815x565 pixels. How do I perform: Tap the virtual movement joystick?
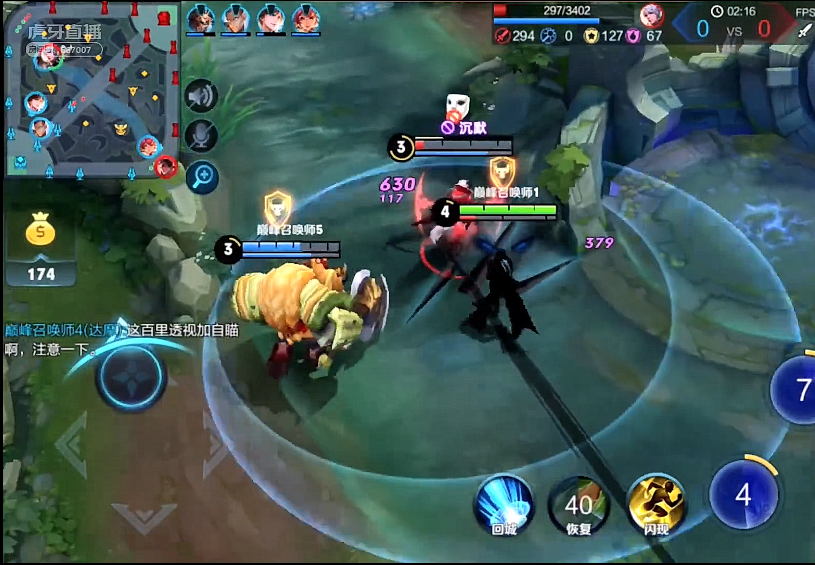[130, 378]
